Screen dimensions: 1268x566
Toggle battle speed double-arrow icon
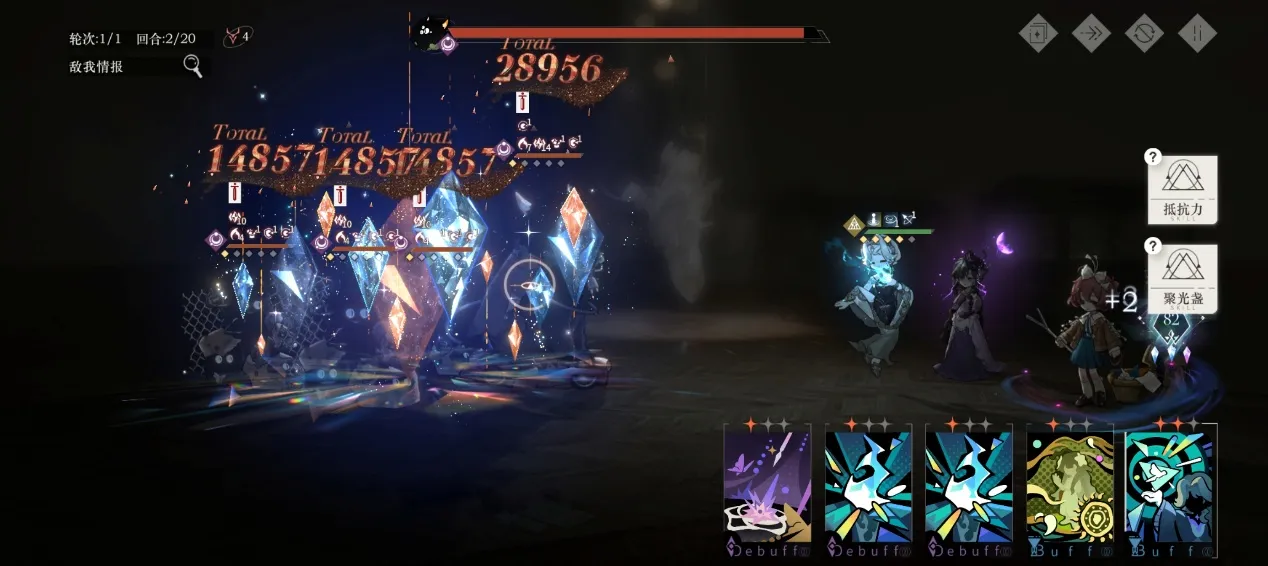tap(1091, 33)
